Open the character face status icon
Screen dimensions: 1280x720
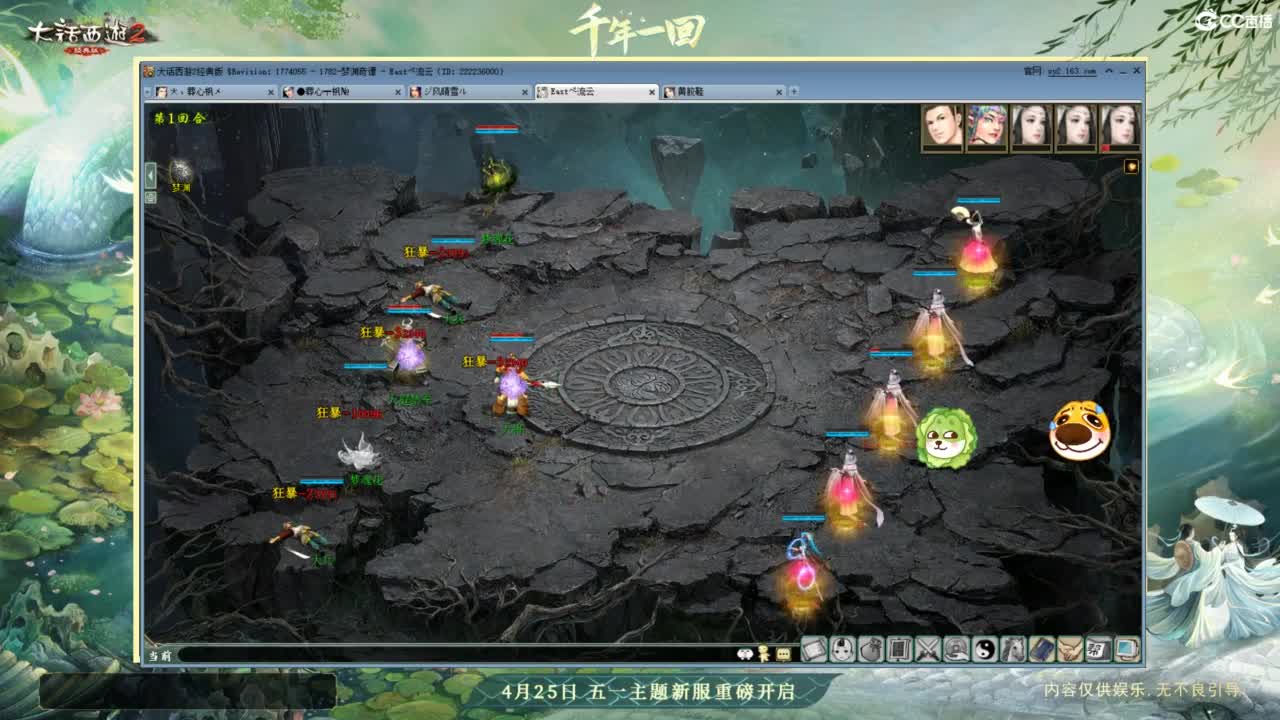(x=841, y=652)
